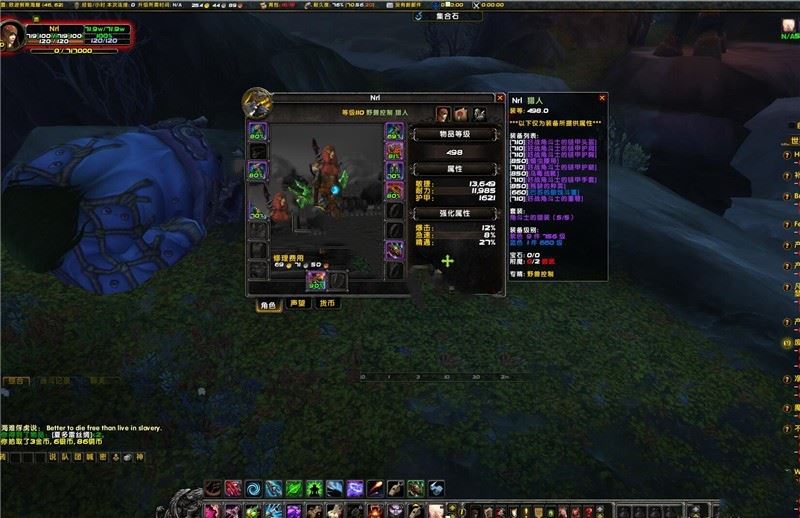Open the 货币 currency tab
The width and height of the screenshot is (800, 518).
click(x=326, y=304)
